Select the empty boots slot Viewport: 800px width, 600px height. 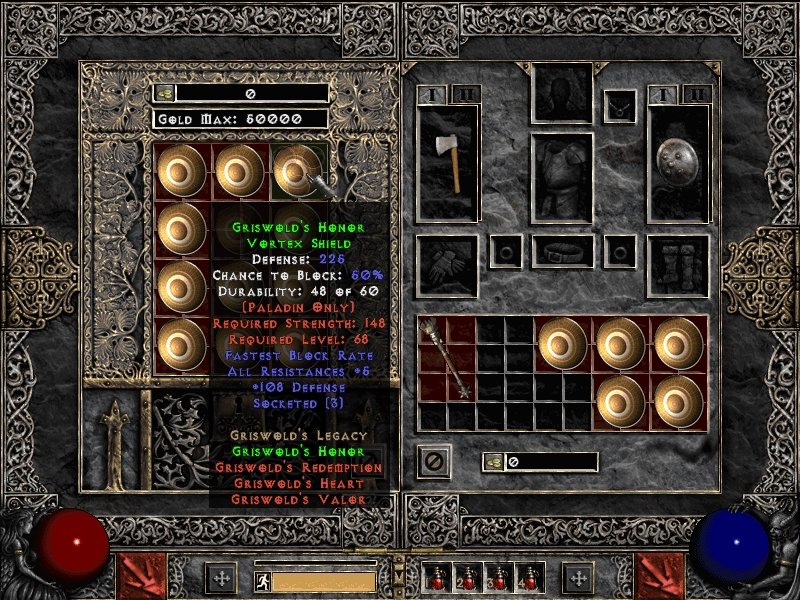tap(678, 266)
